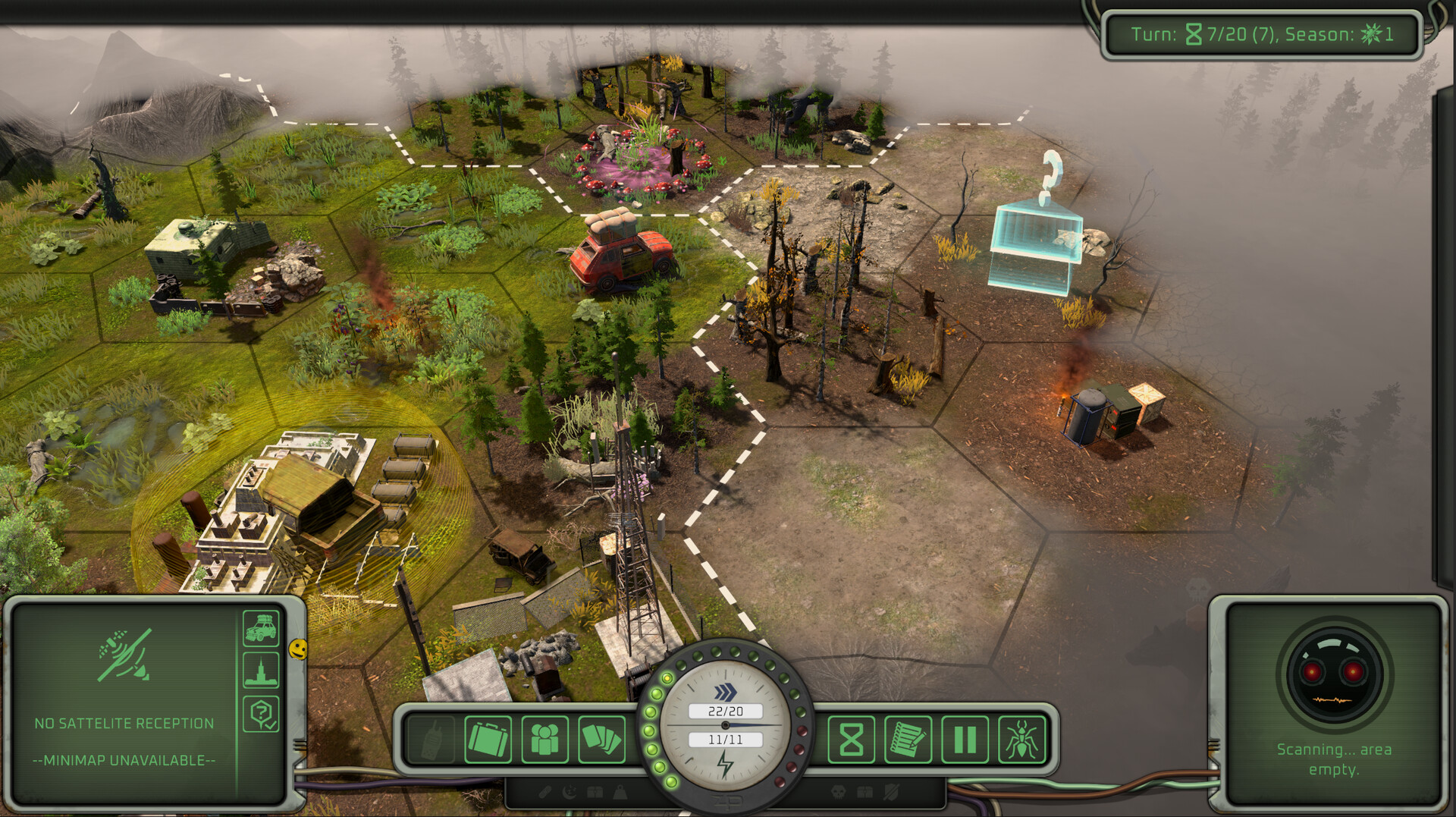
Task: Click the 22/20 speed gauge readout
Action: (x=724, y=710)
